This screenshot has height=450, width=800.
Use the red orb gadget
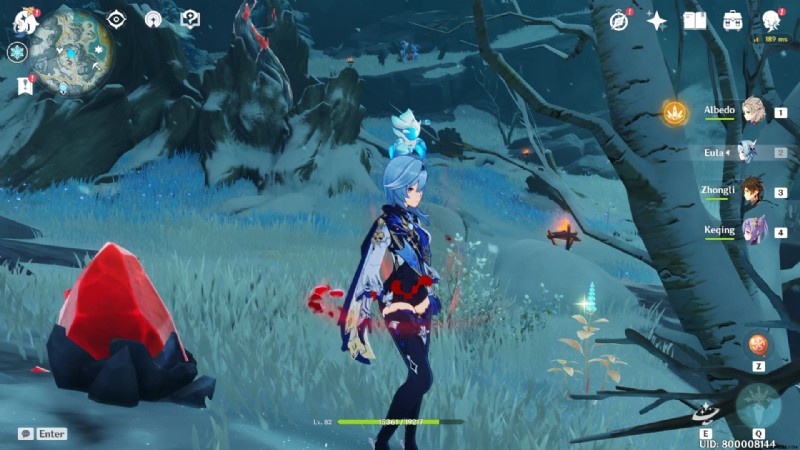pyautogui.click(x=758, y=344)
